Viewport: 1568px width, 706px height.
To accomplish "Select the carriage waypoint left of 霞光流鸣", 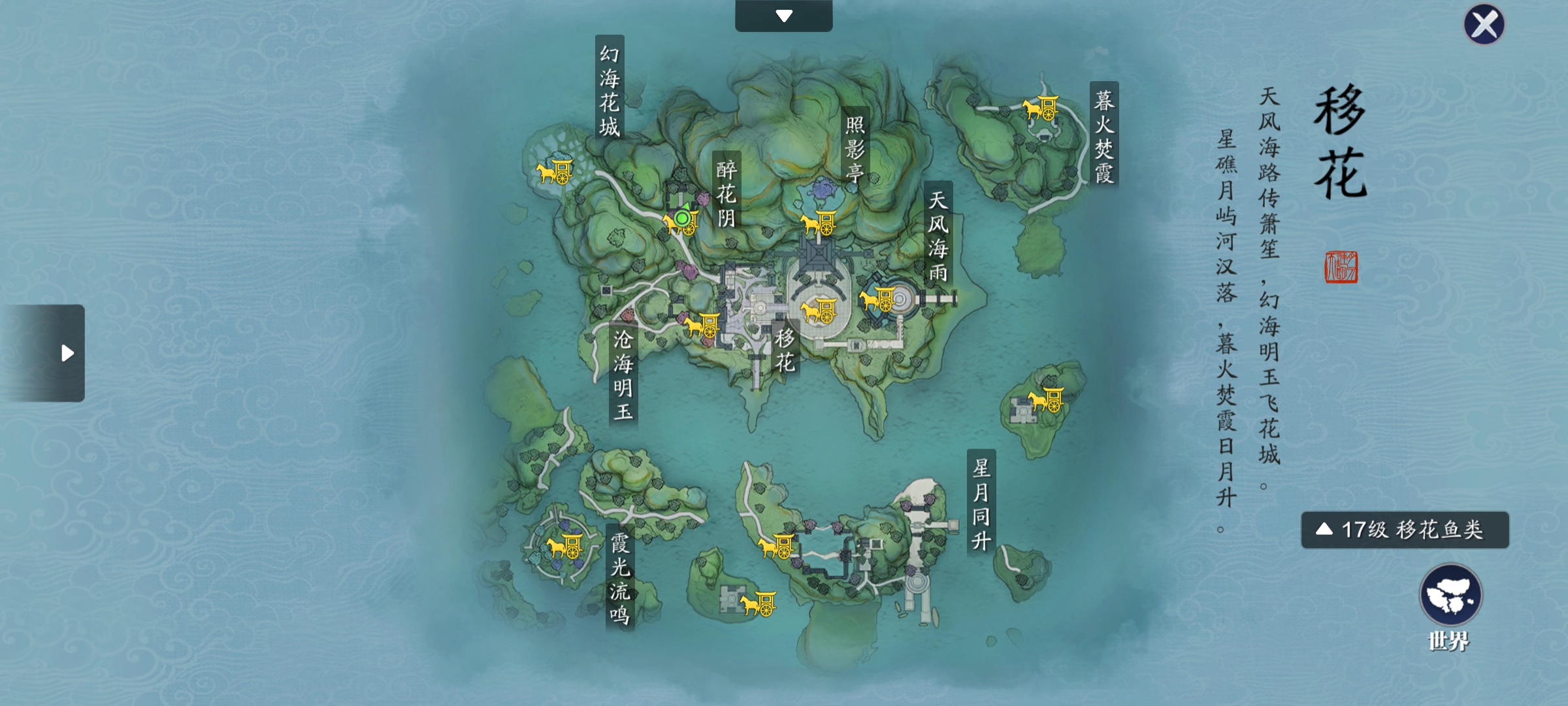I will (564, 546).
